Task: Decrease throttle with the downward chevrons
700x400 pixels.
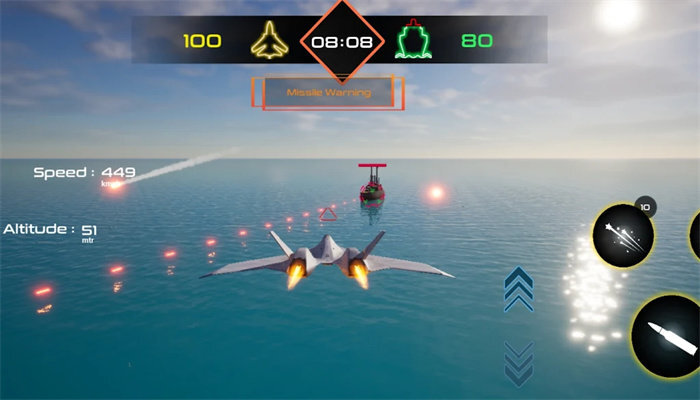Action: pyautogui.click(x=518, y=362)
